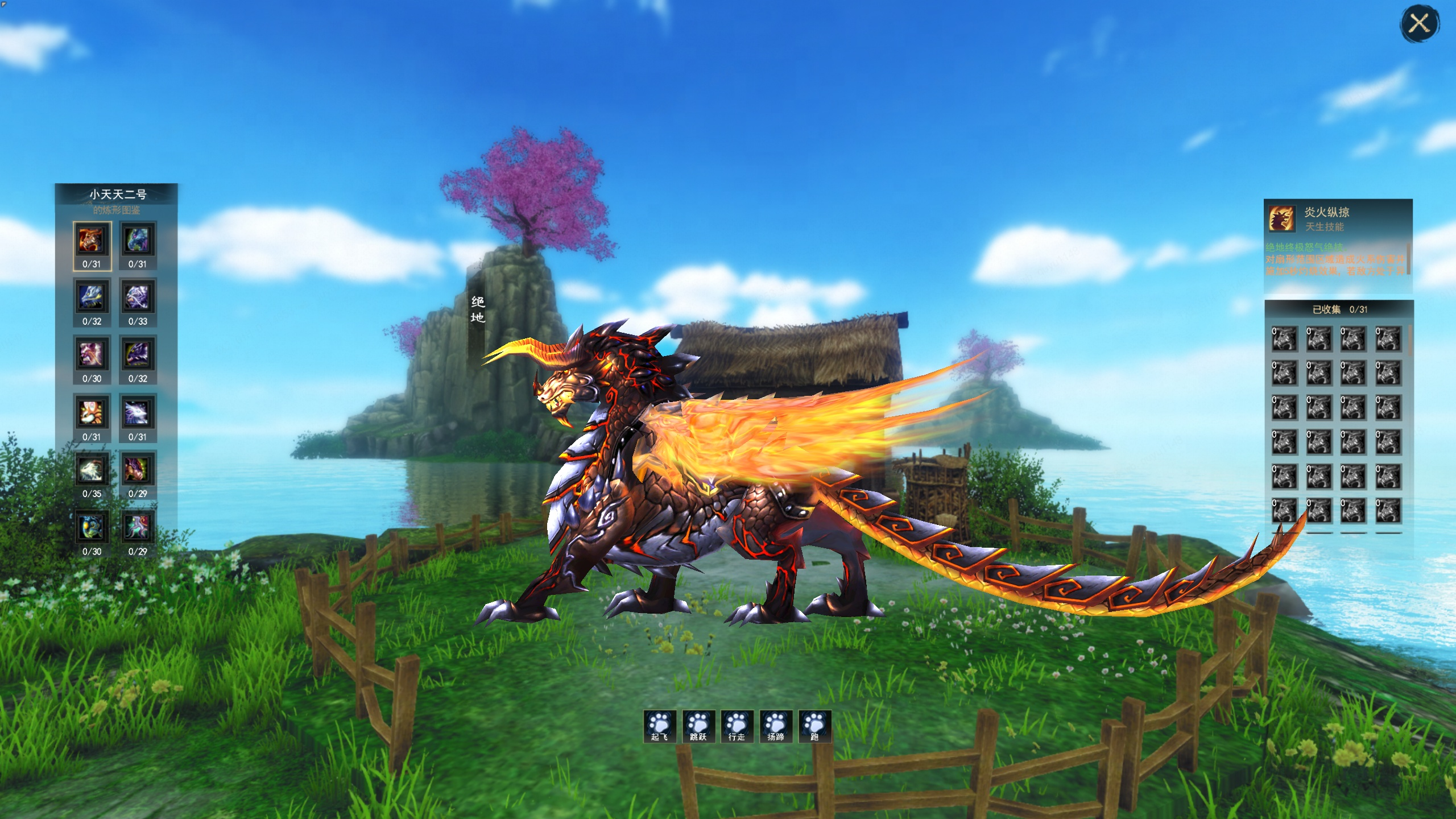Click the 炎火纵掠 innate skill icon
The width and height of the screenshot is (1456, 819).
[x=1282, y=218]
